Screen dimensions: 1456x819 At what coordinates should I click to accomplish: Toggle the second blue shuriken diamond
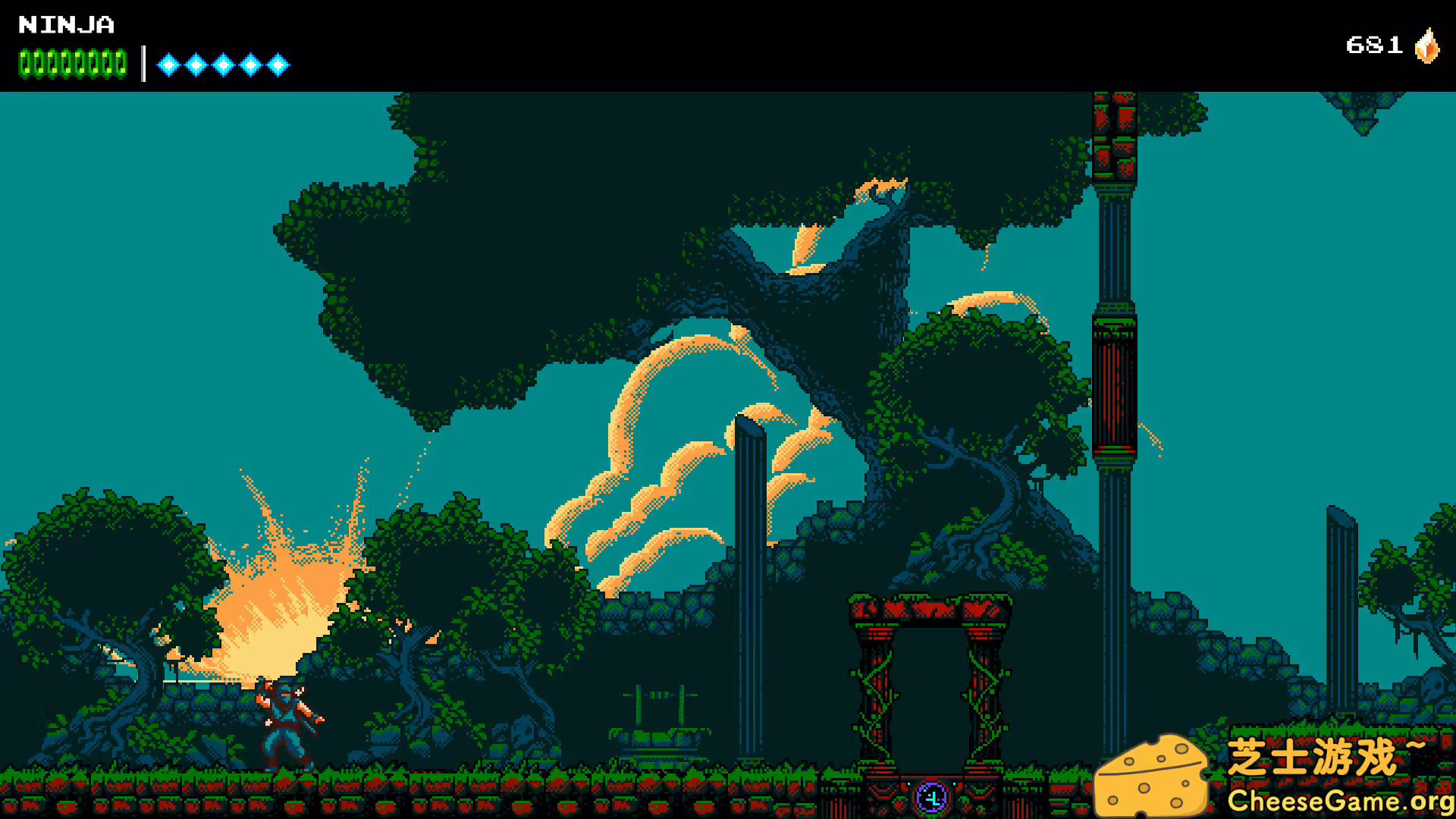195,64
